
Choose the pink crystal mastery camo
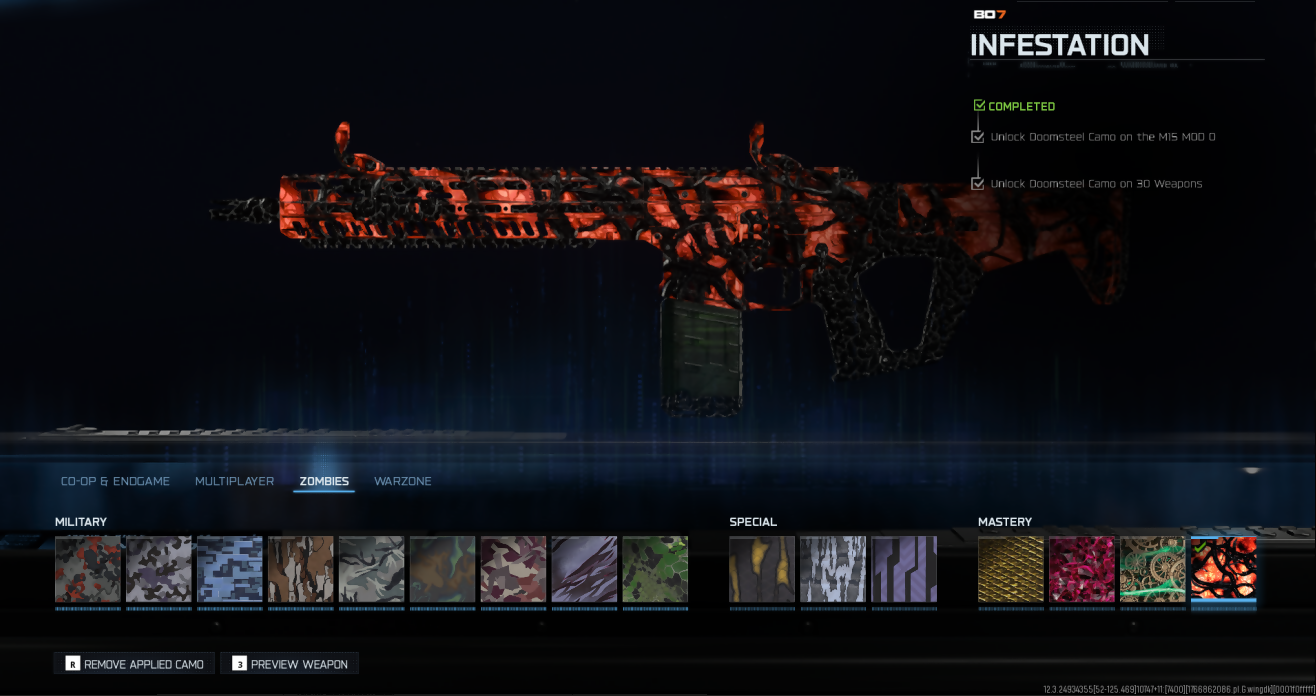pos(1082,569)
